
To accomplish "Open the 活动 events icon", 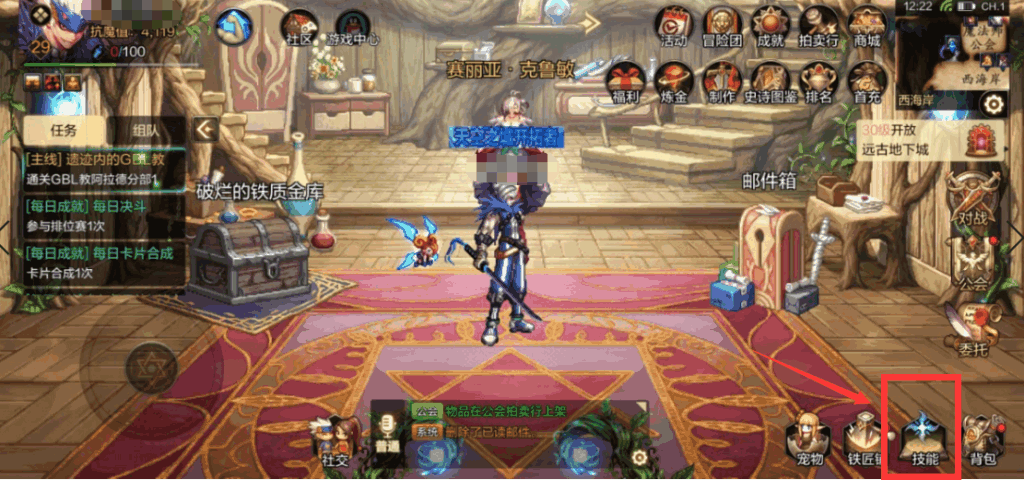I will 673,26.
